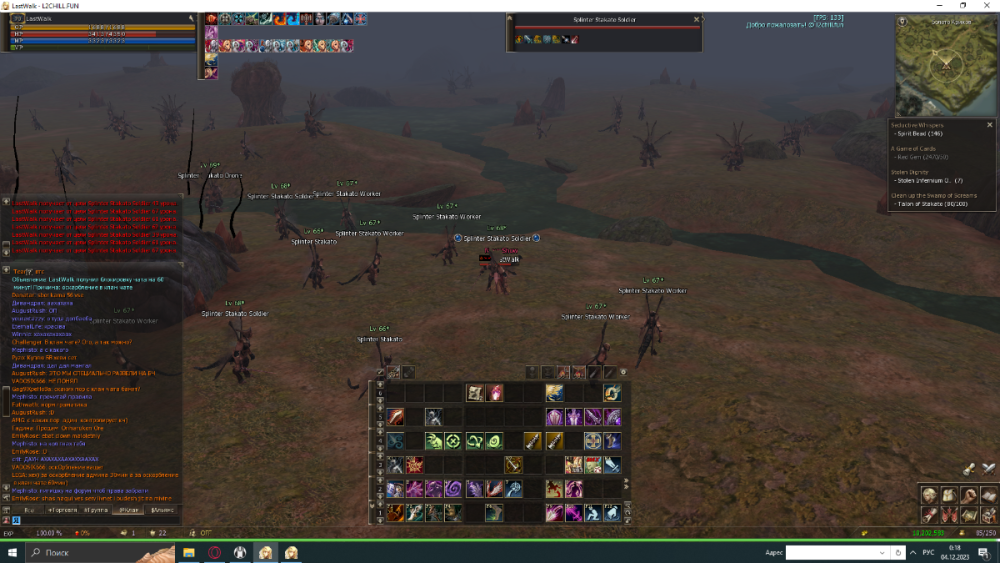This screenshot has width=1000, height=563.
Task: Close the quest tracker panel
Action: 991,124
